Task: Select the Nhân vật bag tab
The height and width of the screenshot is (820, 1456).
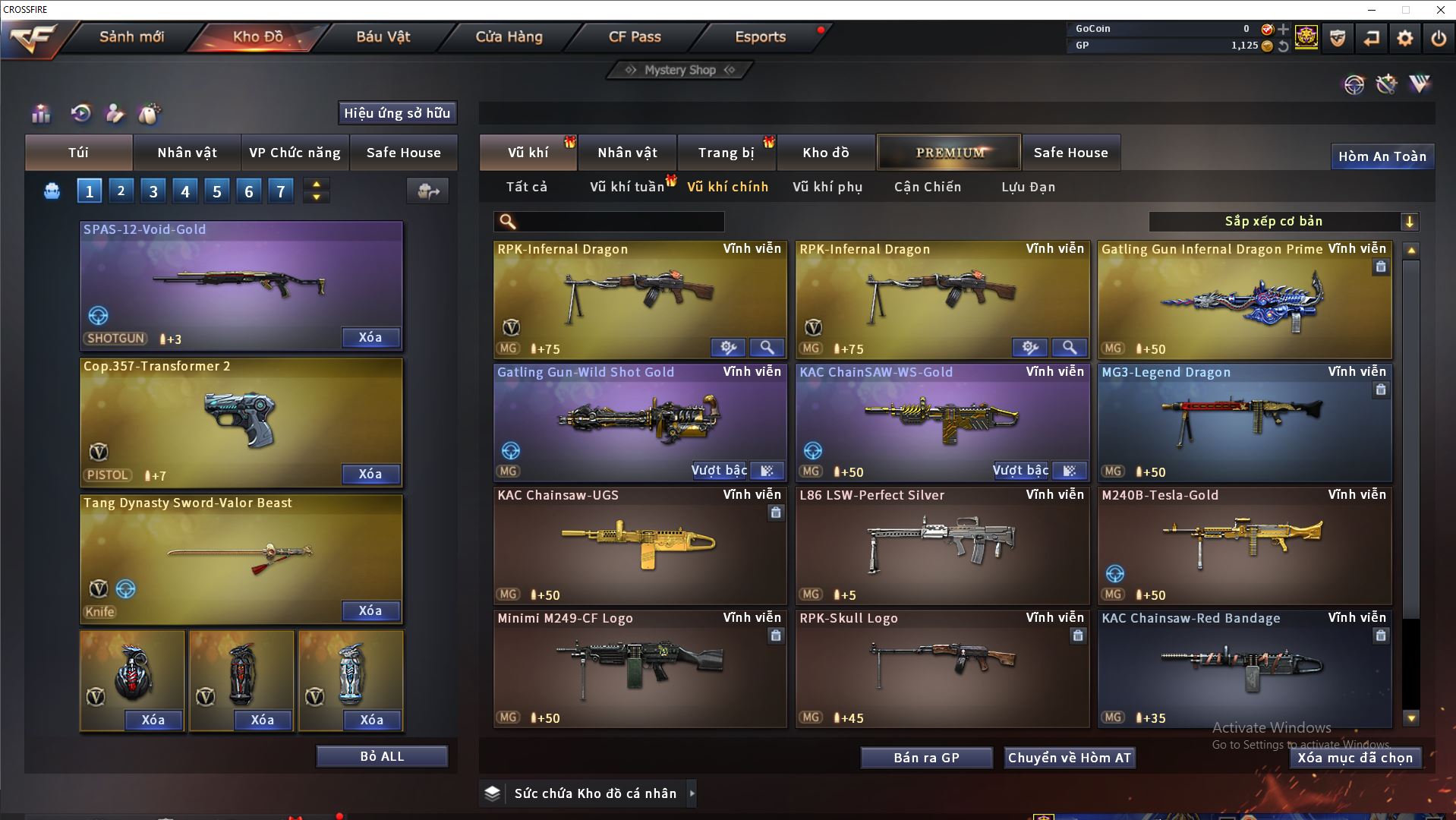Action: (x=187, y=153)
